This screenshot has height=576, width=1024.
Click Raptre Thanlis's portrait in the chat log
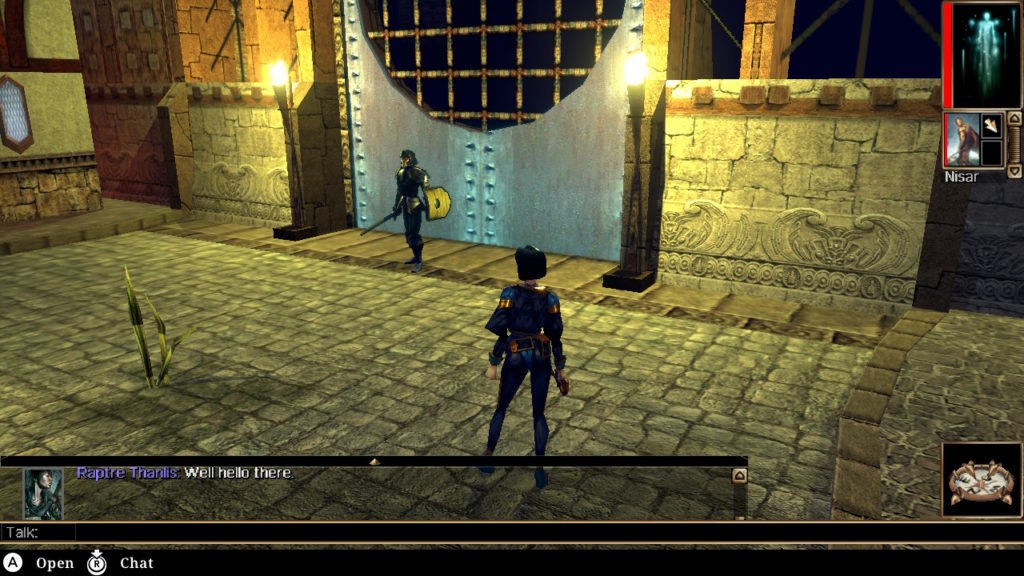(x=43, y=493)
